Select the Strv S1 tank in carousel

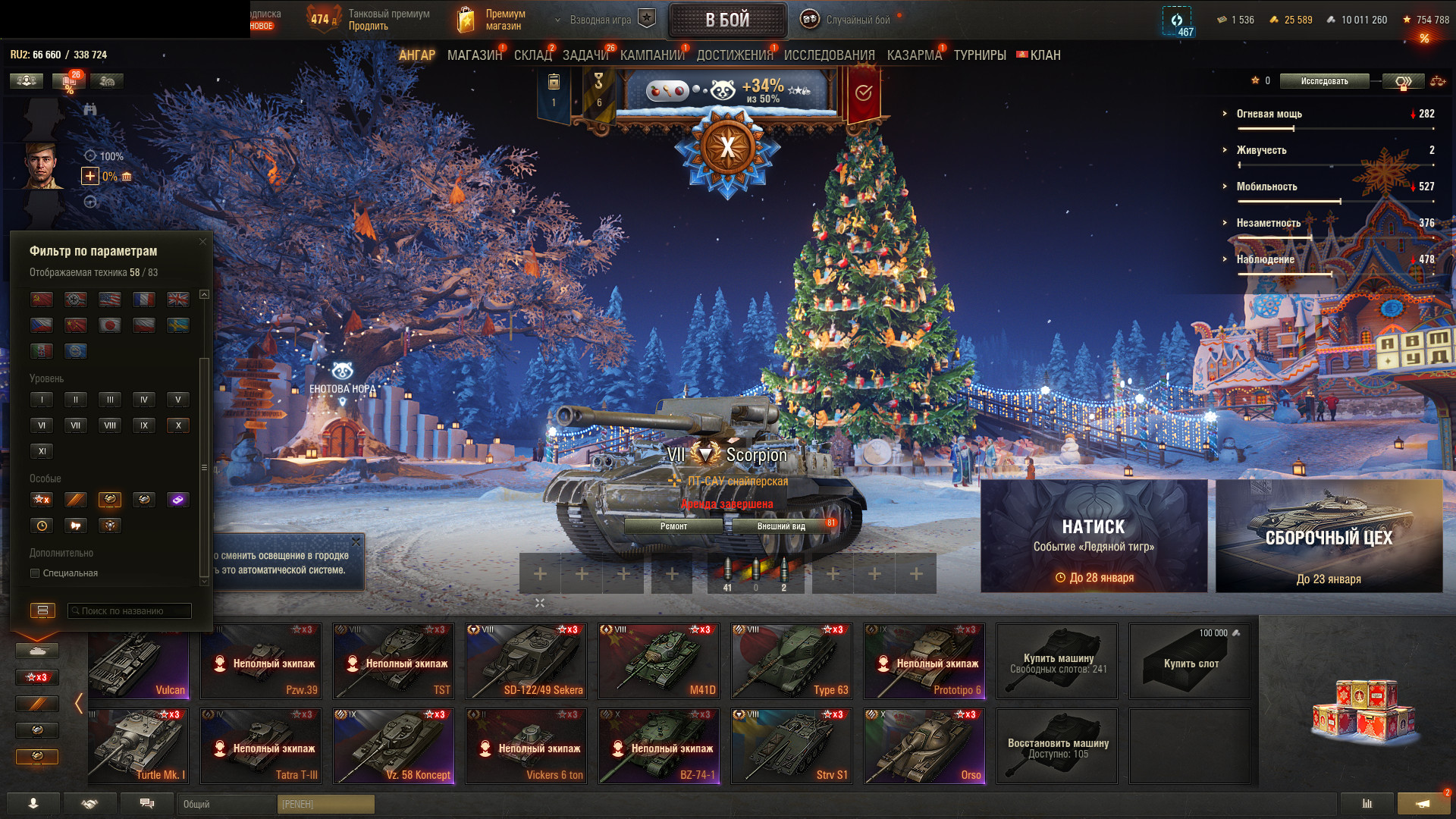(x=791, y=745)
